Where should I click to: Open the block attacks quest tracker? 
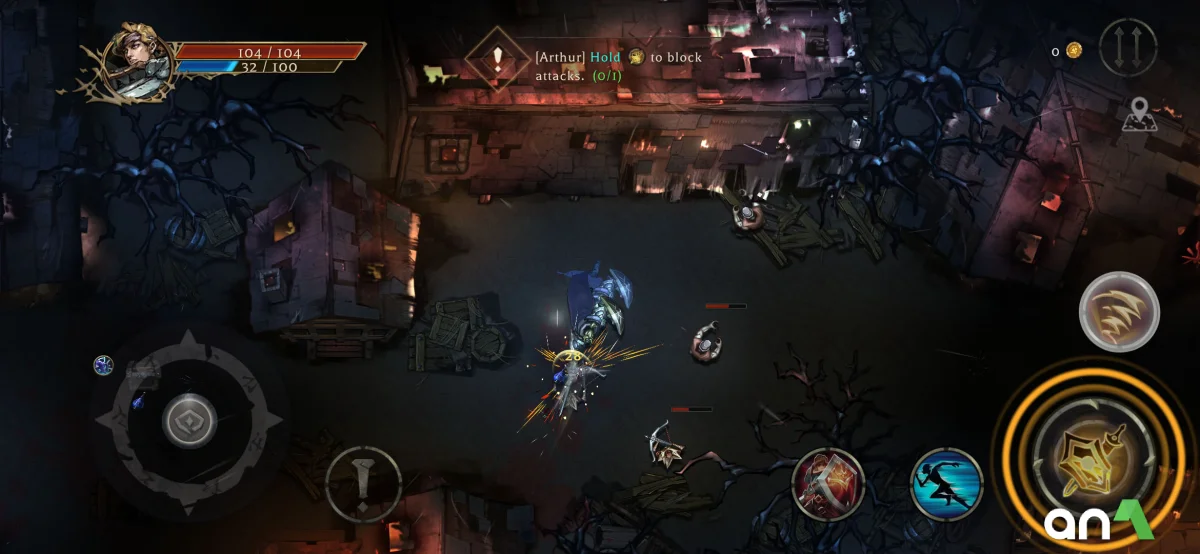click(497, 60)
